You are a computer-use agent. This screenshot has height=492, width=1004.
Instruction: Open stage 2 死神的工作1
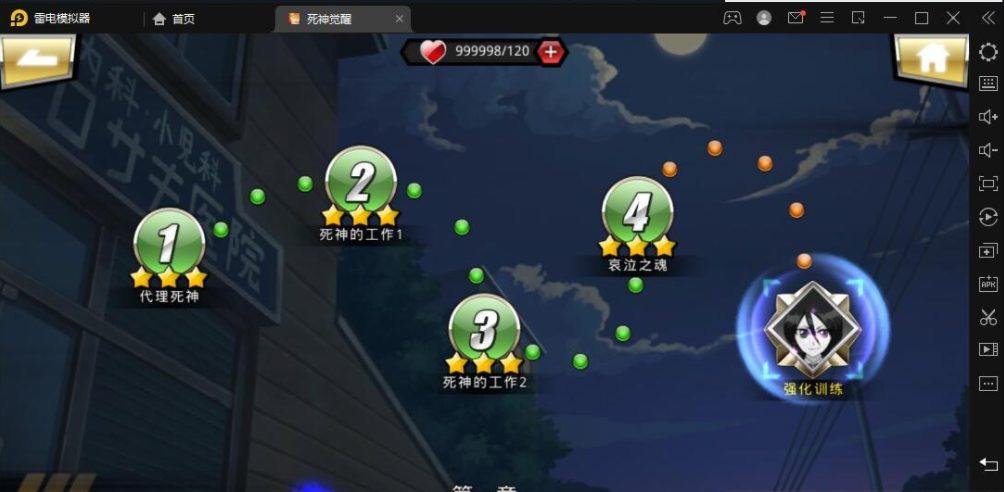[x=360, y=182]
